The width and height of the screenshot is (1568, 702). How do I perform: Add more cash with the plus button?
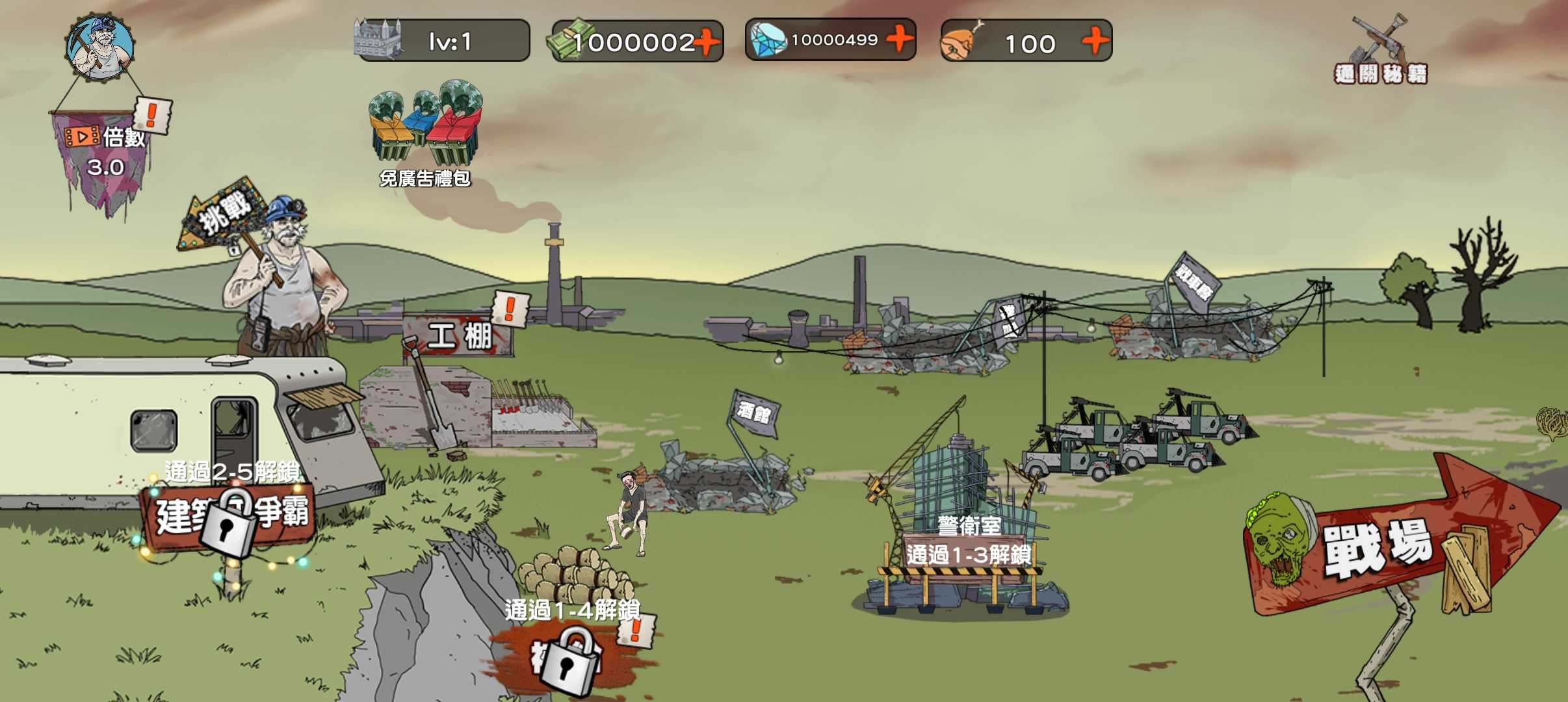(x=707, y=42)
